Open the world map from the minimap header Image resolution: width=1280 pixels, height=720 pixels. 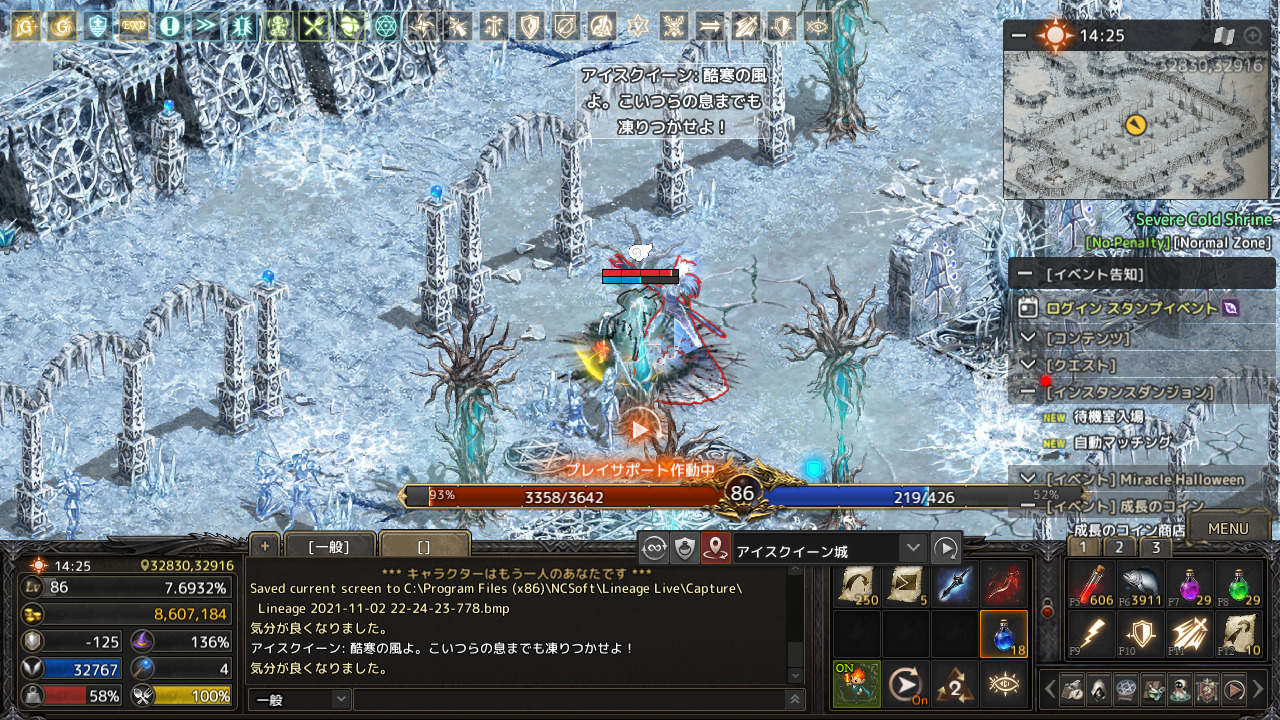1224,37
